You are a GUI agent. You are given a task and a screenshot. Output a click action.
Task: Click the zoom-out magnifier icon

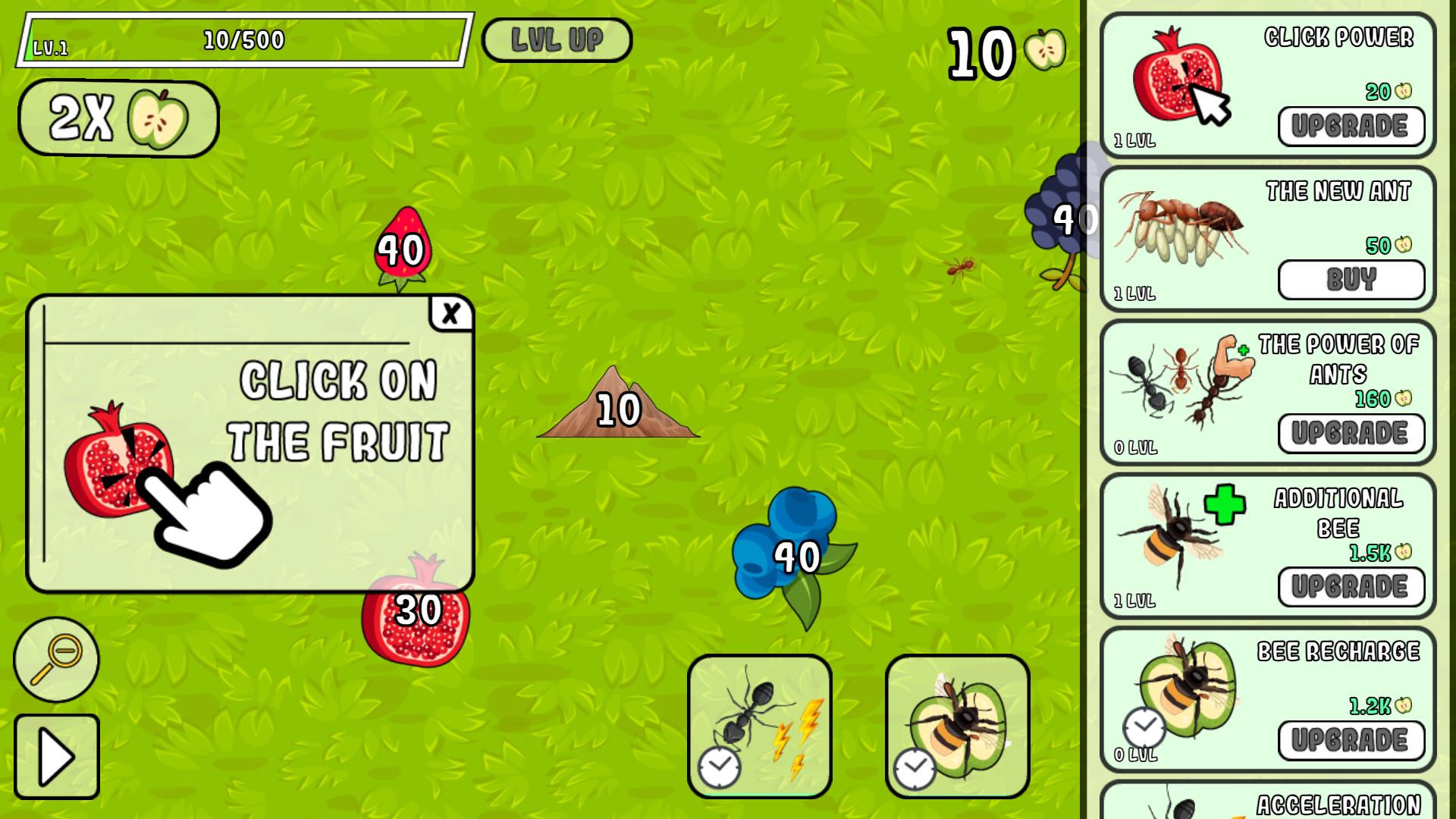tap(55, 659)
